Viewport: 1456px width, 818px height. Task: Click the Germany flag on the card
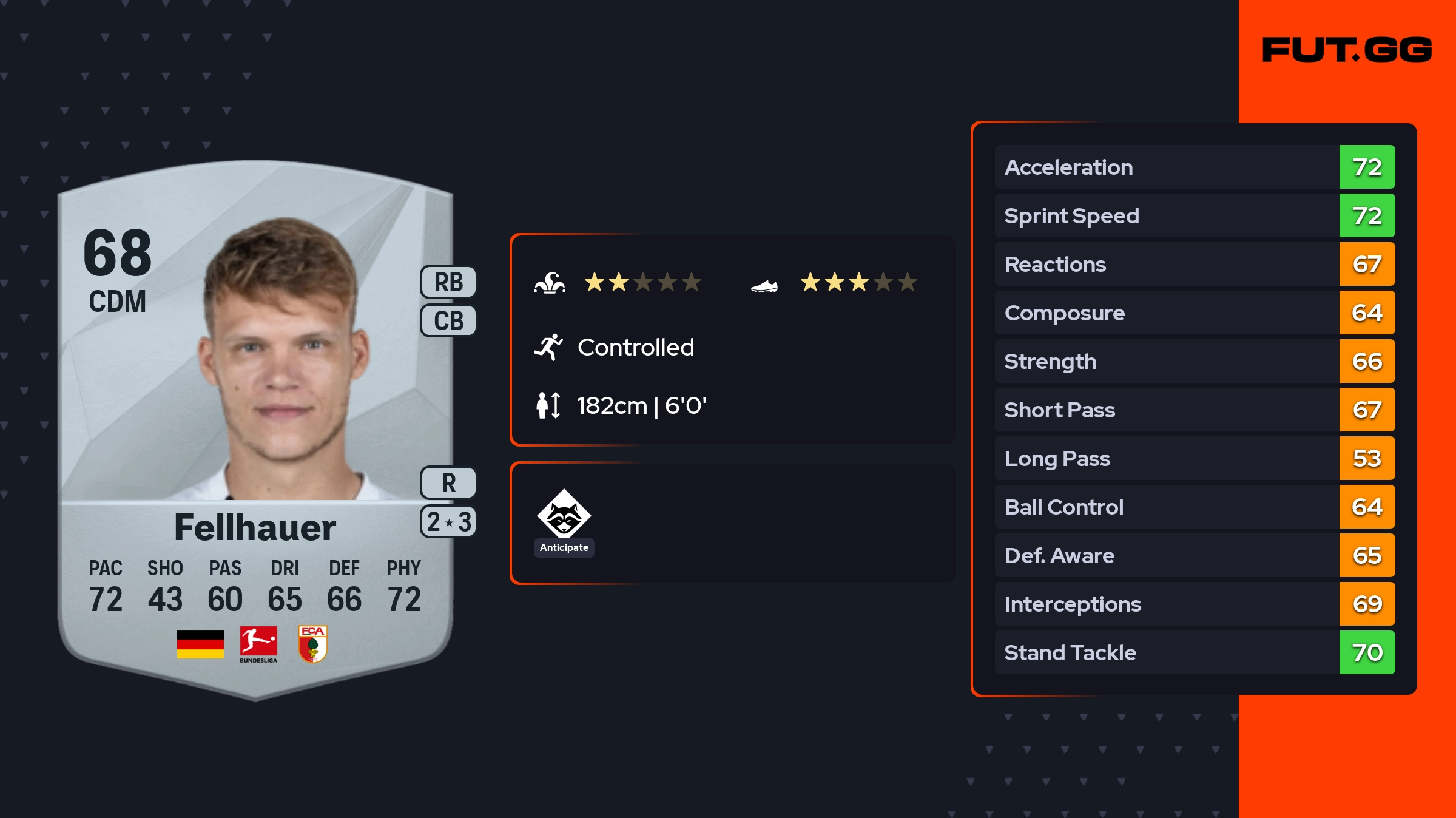(200, 644)
